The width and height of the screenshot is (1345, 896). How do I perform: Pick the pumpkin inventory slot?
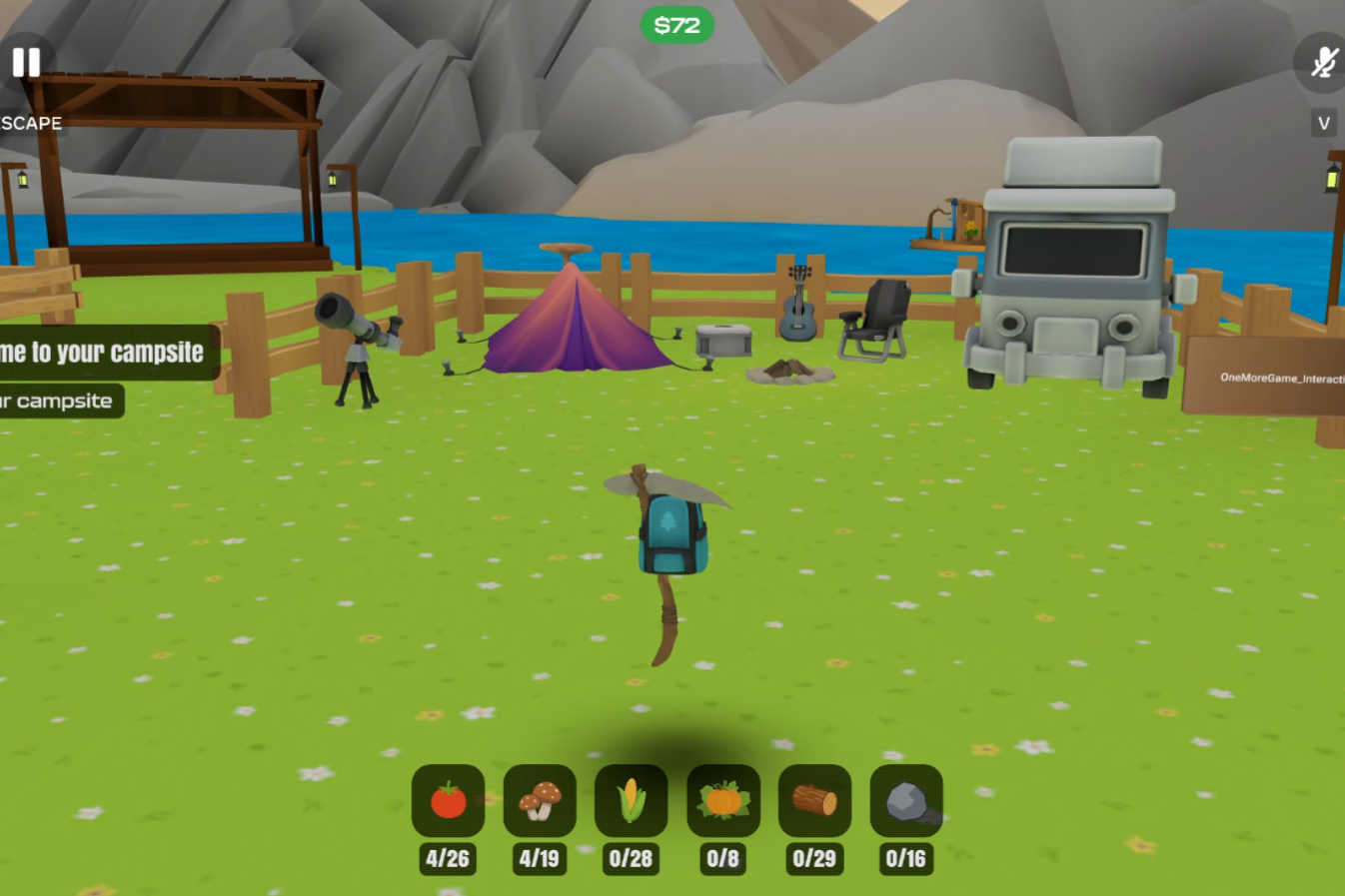(x=722, y=801)
